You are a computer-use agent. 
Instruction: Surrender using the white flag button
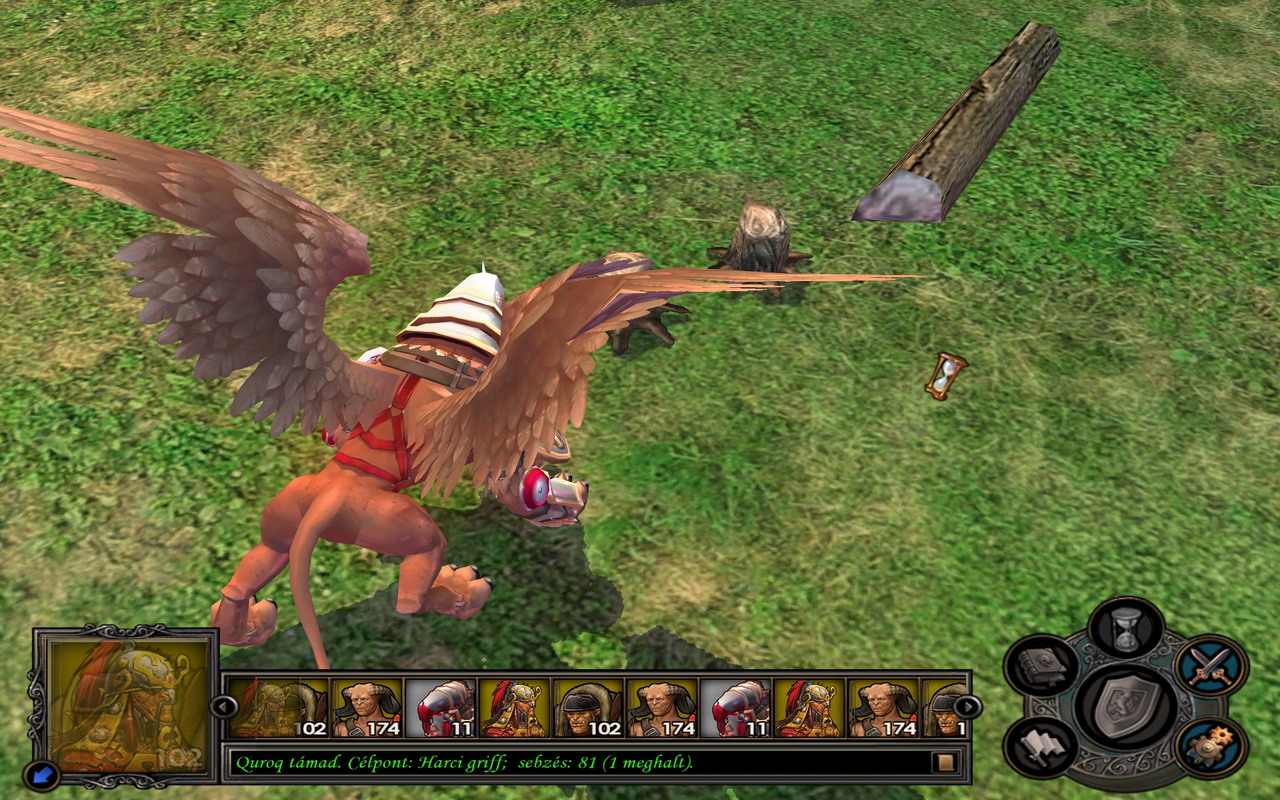coord(1041,746)
